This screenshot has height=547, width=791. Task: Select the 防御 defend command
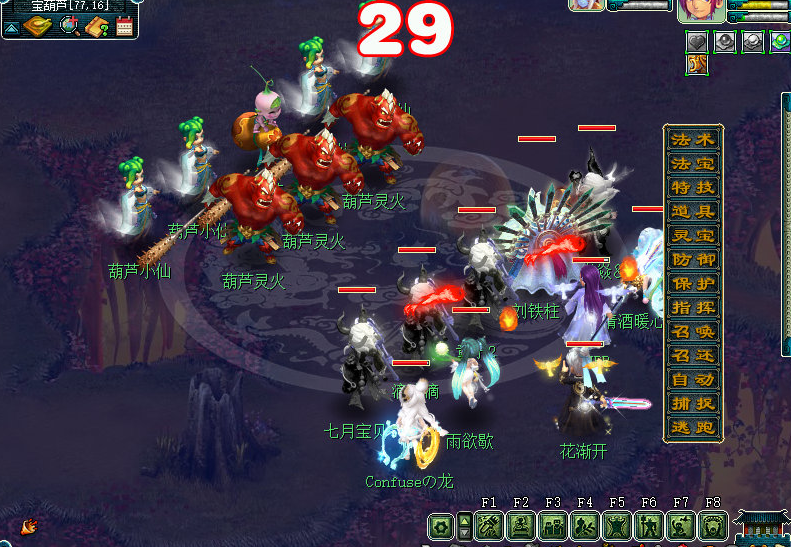(693, 260)
